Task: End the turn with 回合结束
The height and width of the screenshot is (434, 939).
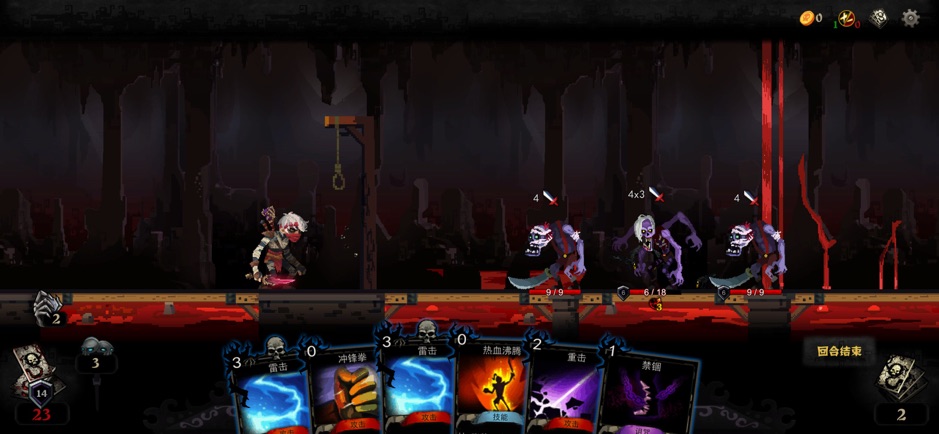Action: click(838, 351)
